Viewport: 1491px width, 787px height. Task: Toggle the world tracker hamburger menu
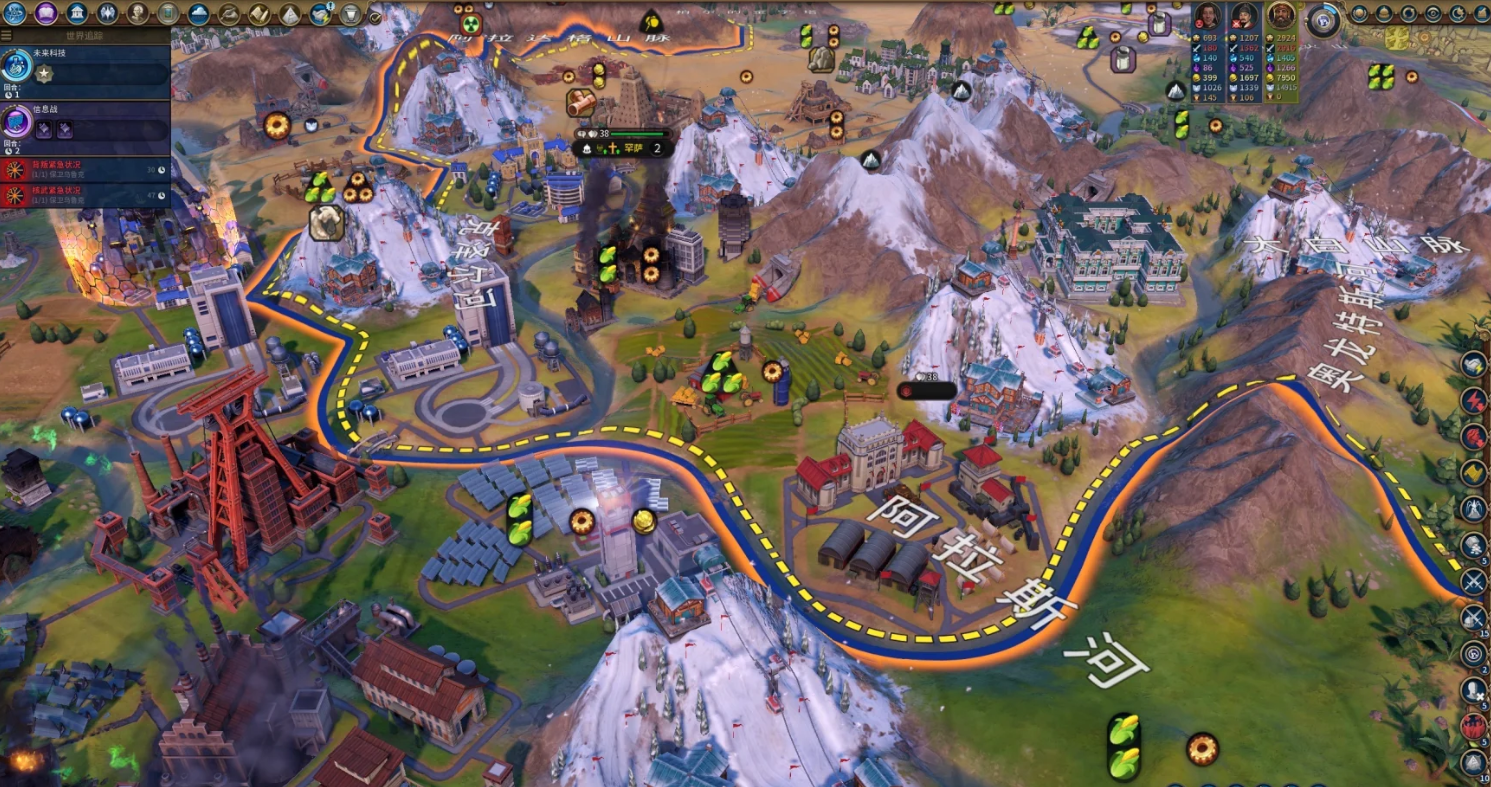(x=7, y=35)
